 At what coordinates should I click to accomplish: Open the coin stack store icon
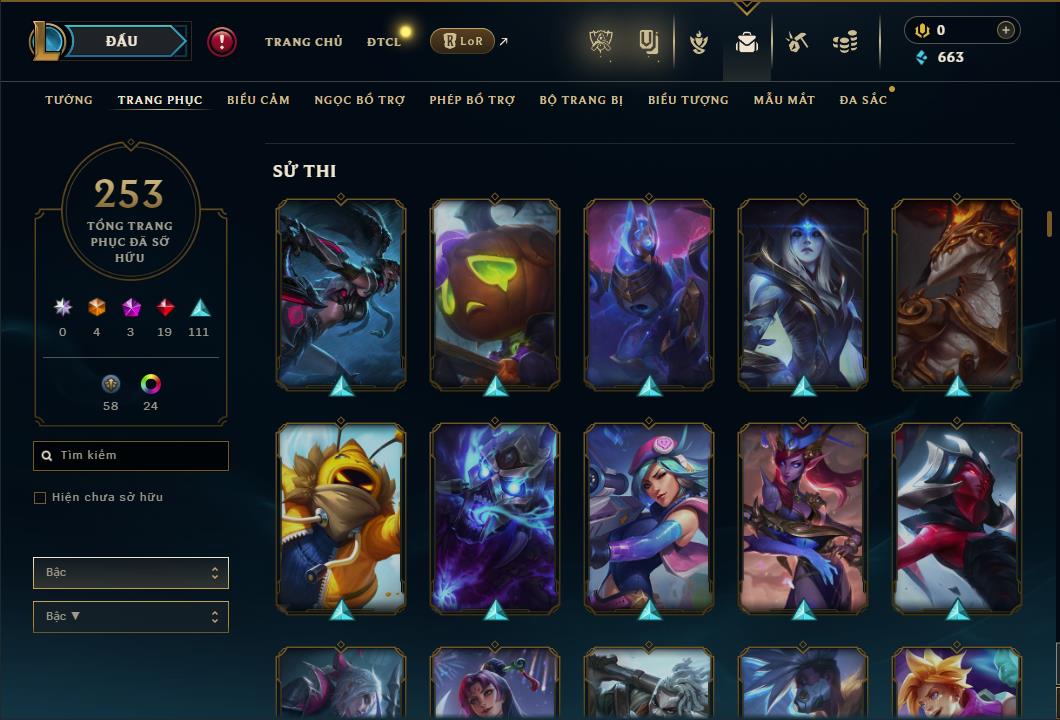coord(845,42)
